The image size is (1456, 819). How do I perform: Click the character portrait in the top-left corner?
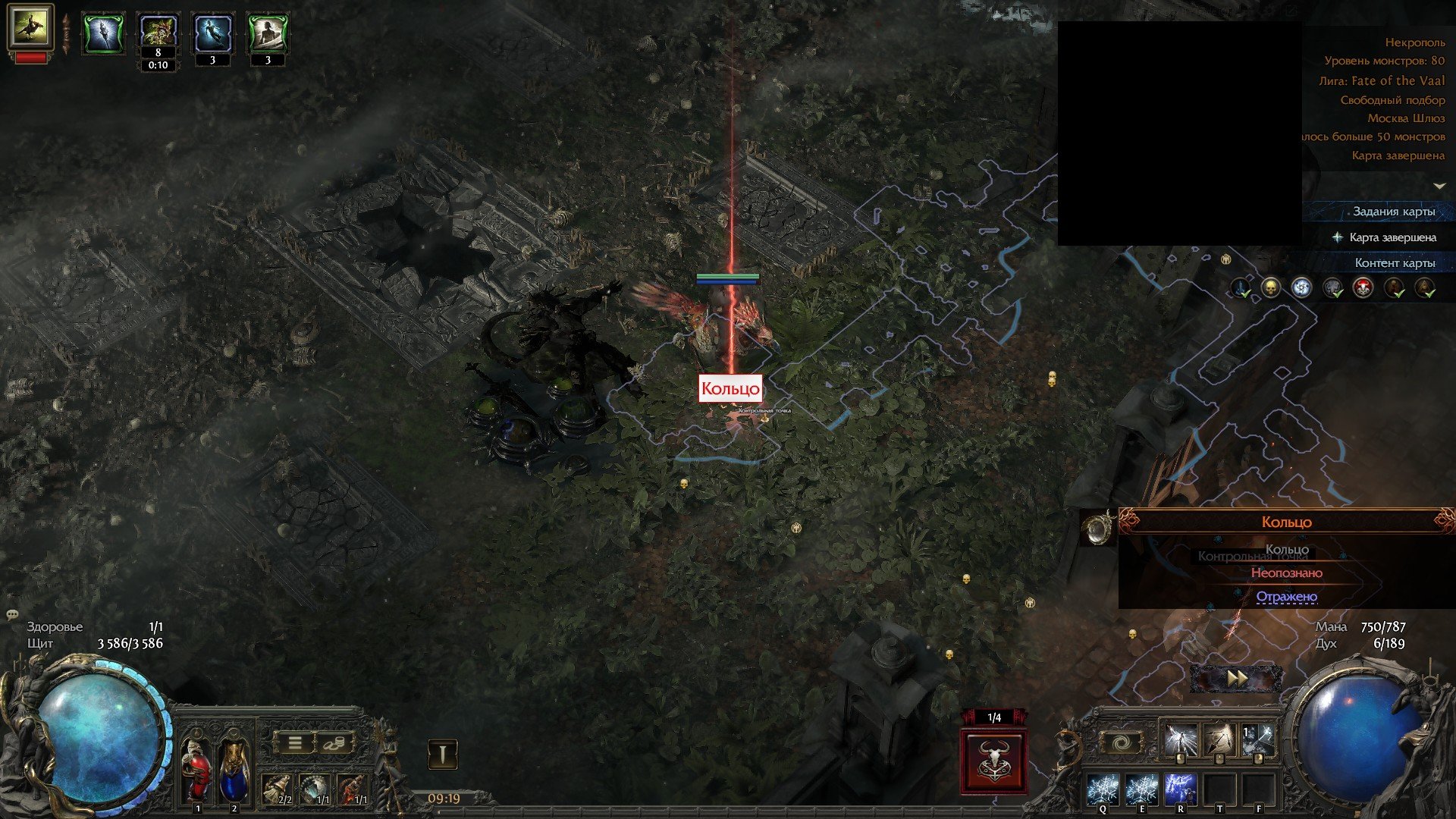[x=30, y=30]
